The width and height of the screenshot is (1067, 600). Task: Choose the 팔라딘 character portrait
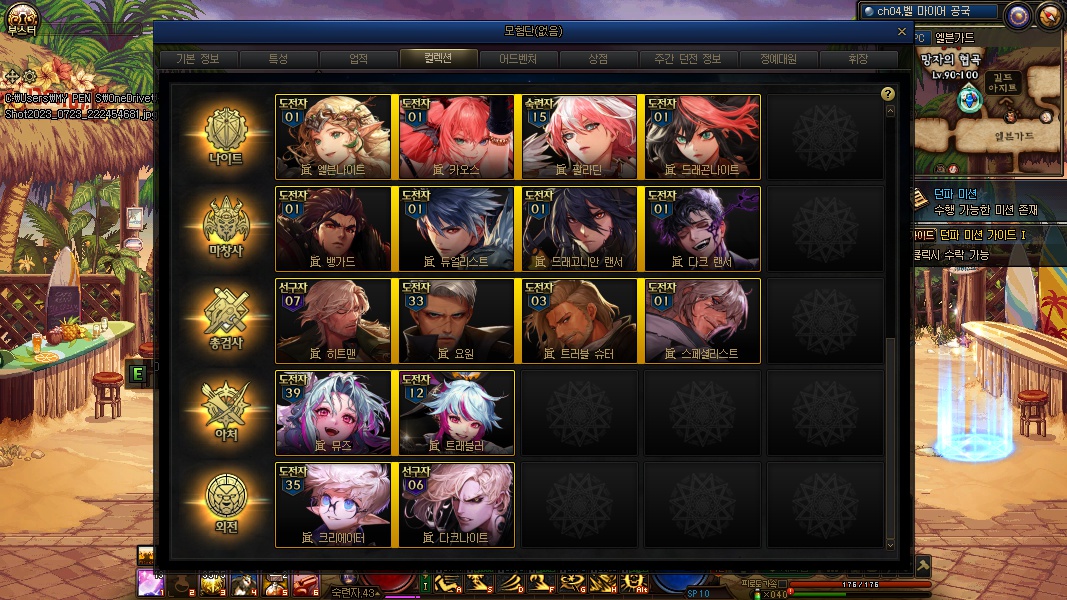click(x=580, y=137)
